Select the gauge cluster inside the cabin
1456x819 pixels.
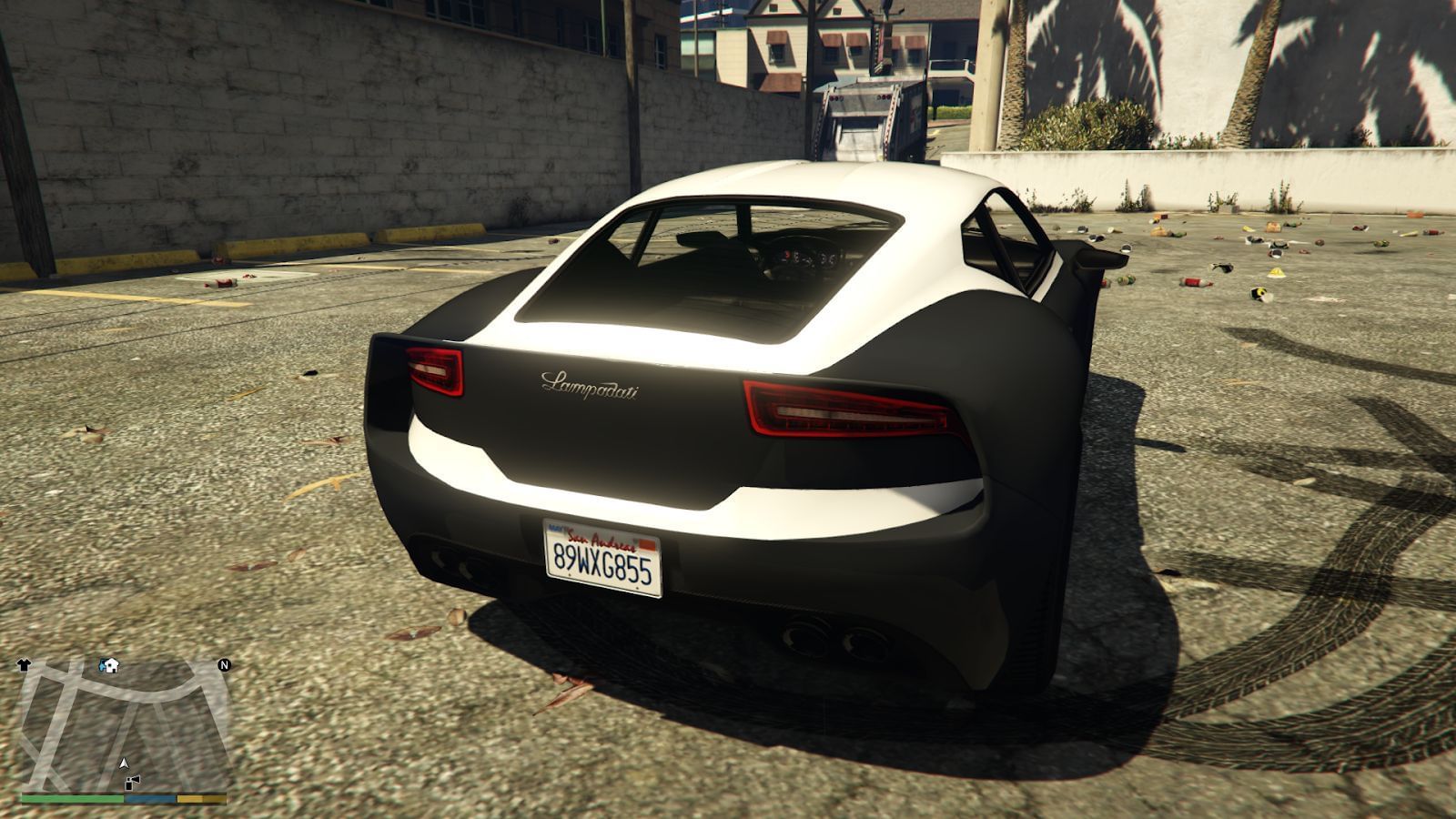[805, 259]
